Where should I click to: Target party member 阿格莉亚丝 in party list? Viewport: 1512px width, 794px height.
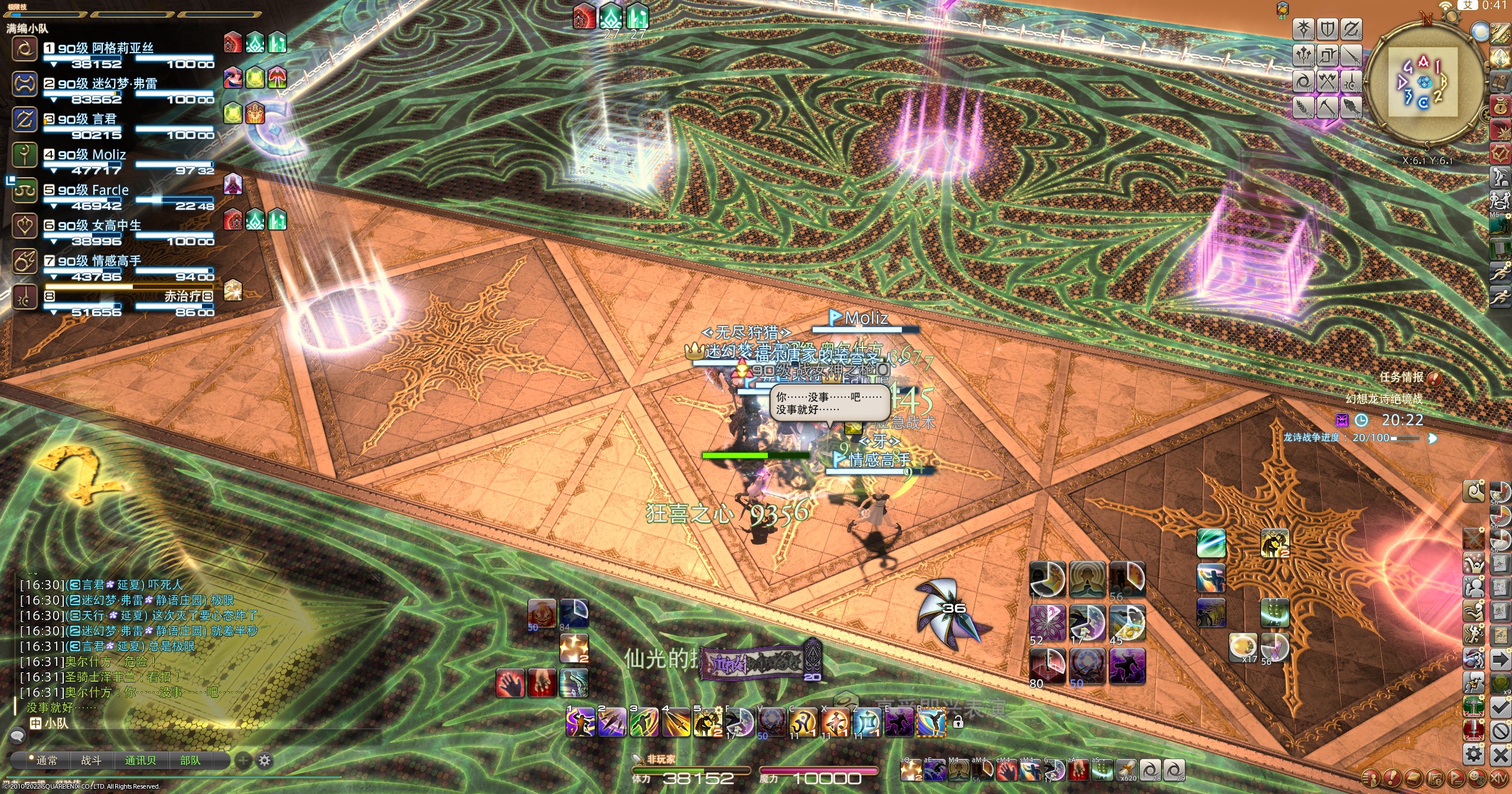click(105, 48)
